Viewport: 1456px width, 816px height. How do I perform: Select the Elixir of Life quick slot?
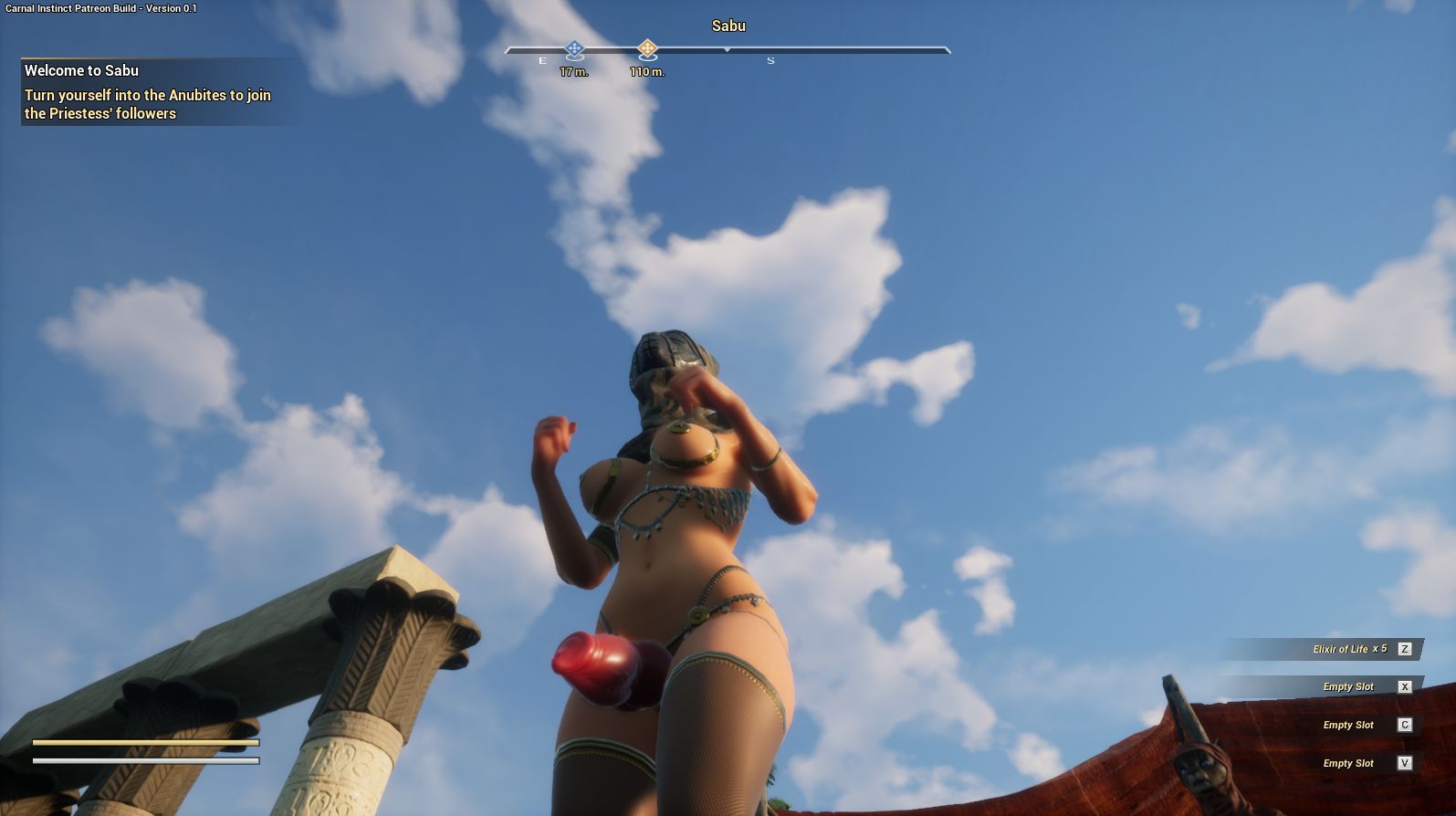tap(1349, 649)
